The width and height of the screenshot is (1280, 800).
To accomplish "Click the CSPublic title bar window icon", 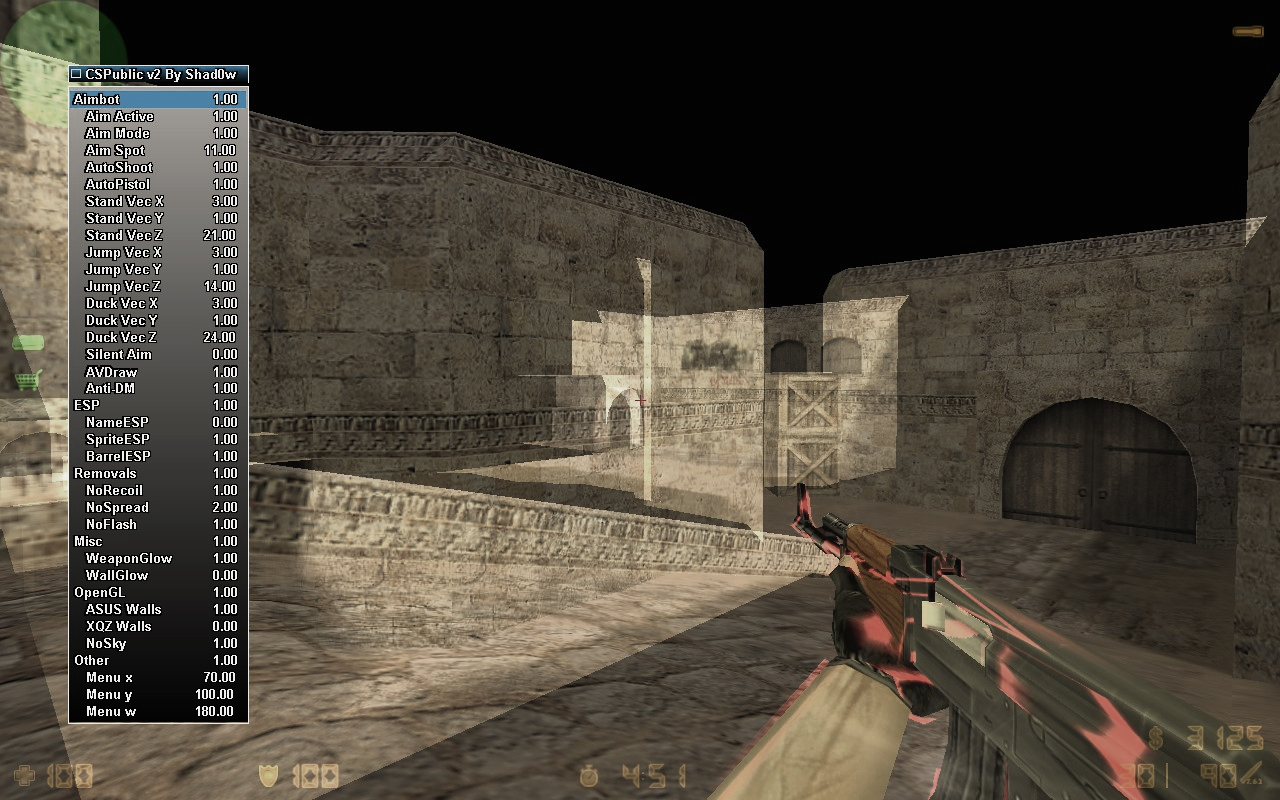I will click(x=74, y=75).
